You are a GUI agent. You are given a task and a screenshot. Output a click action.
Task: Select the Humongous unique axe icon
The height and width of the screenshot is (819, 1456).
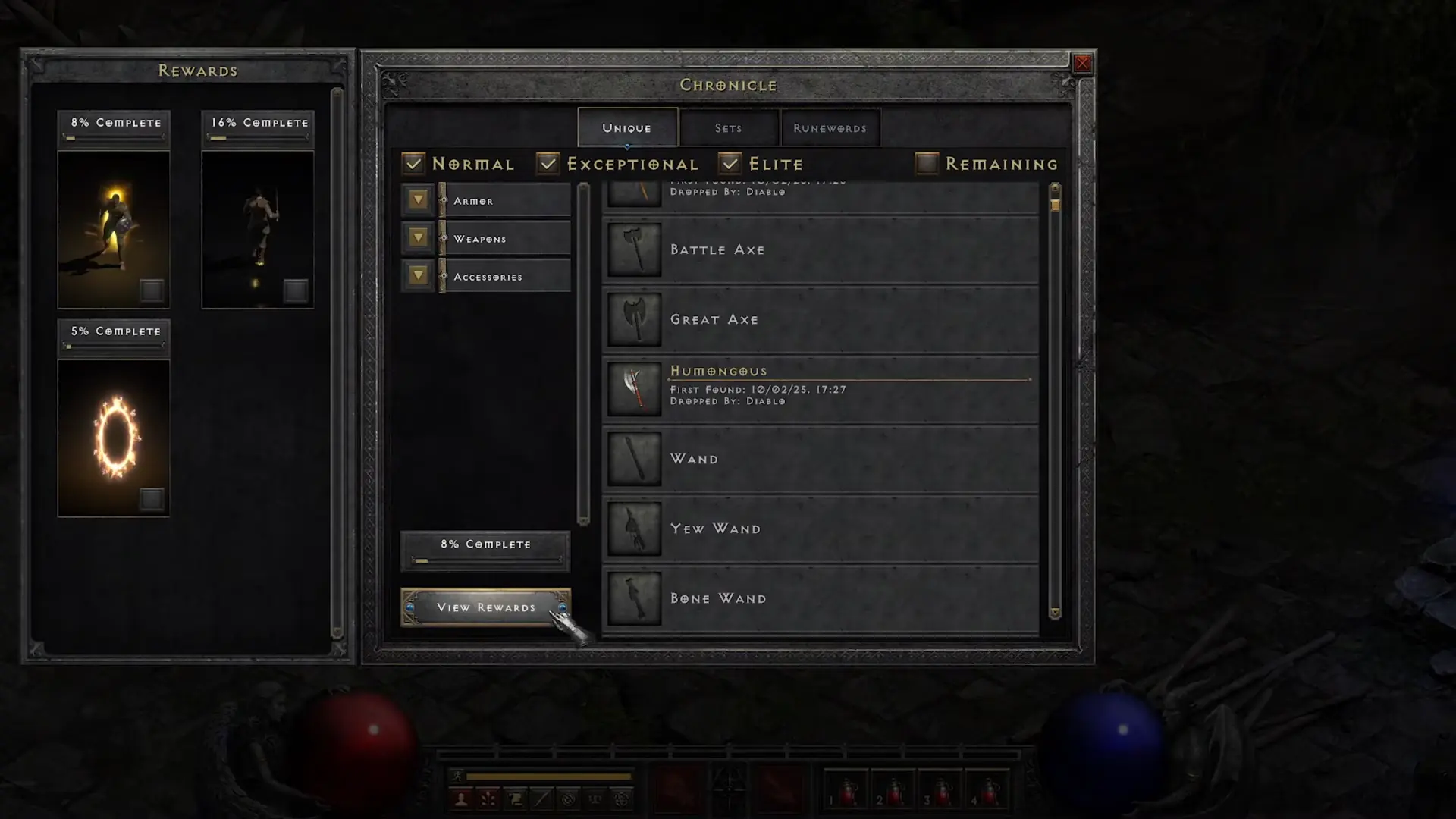coord(634,388)
